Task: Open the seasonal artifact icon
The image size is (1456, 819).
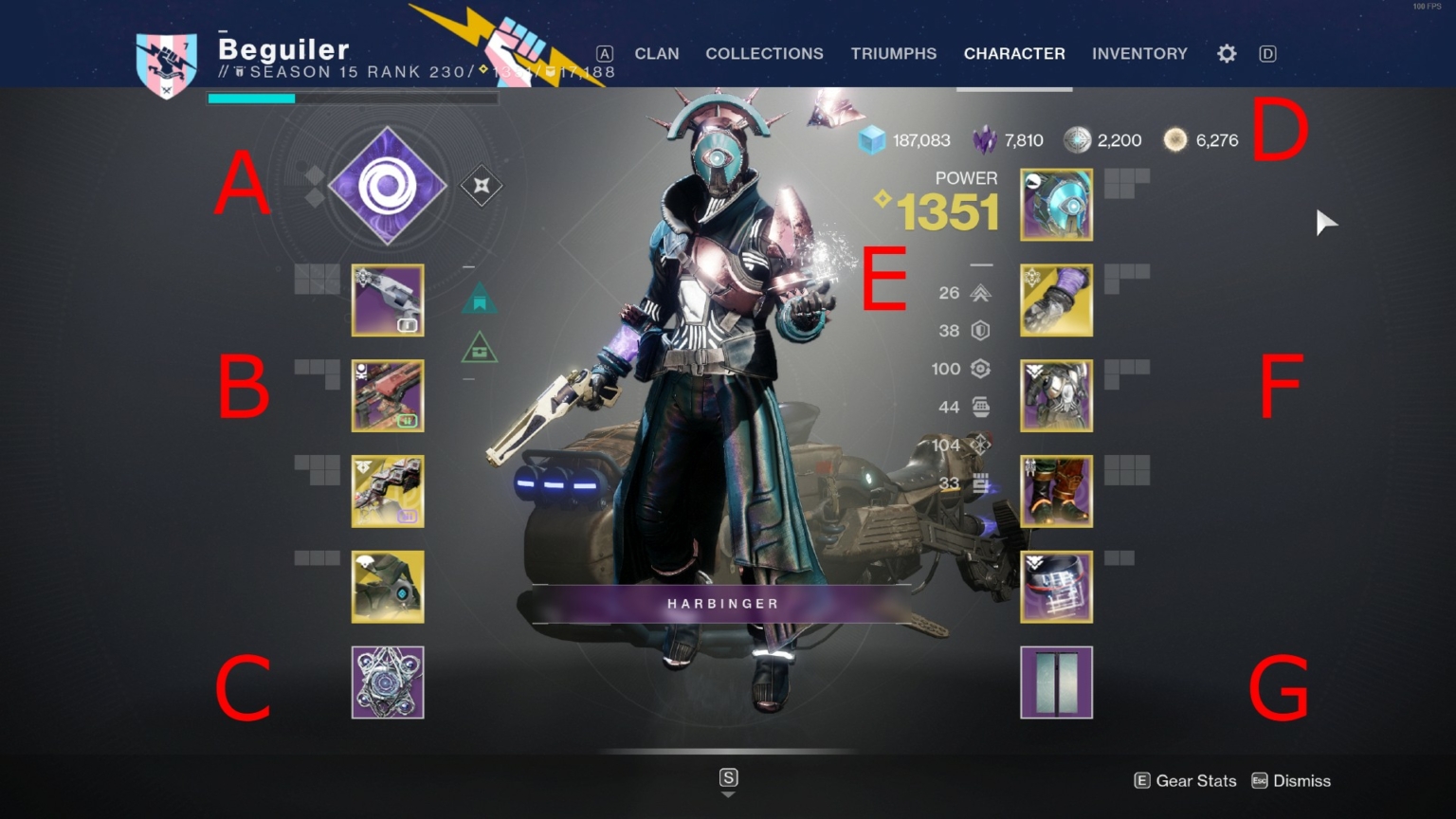Action: (x=387, y=682)
